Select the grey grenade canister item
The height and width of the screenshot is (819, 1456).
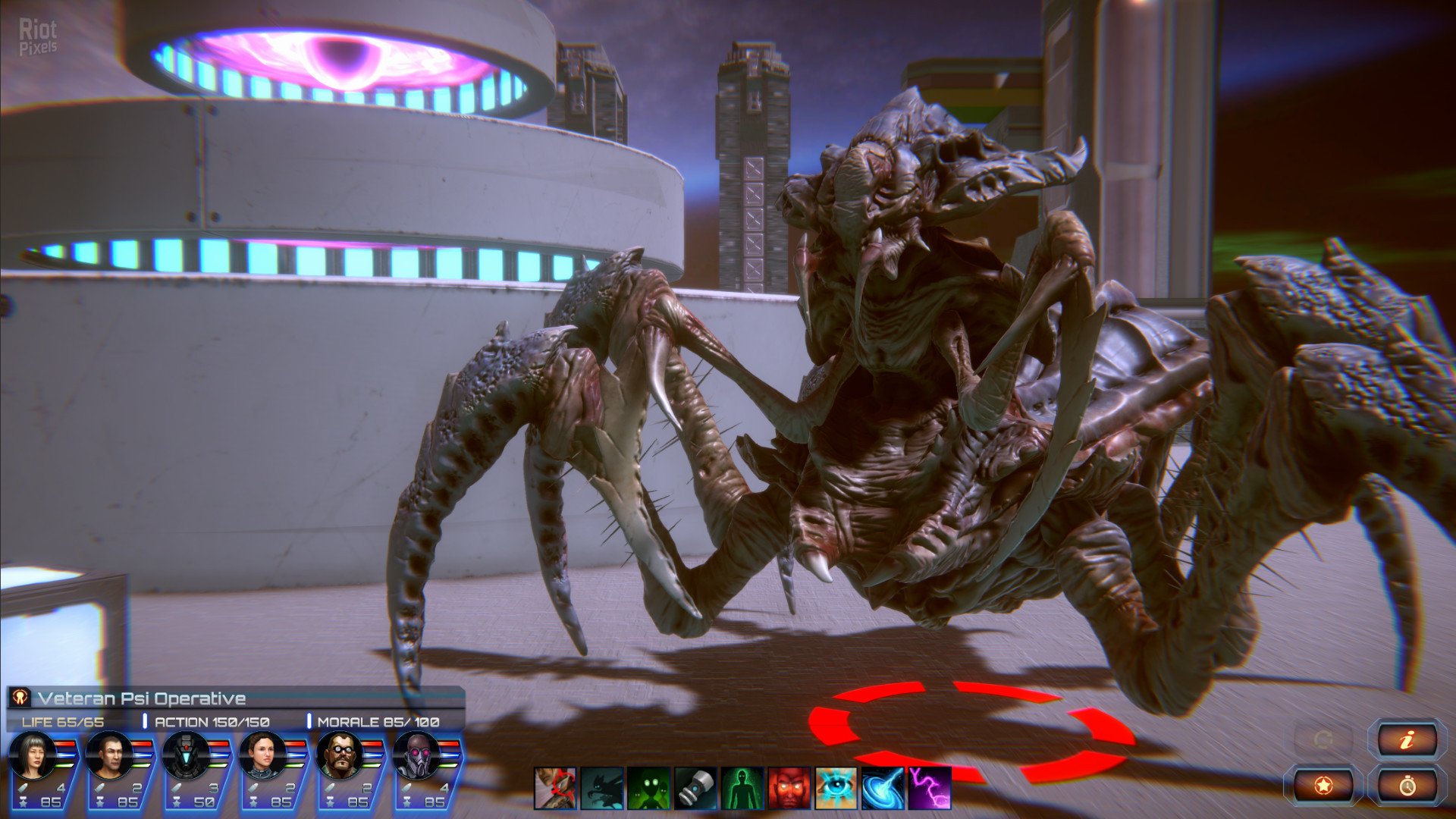pos(695,788)
